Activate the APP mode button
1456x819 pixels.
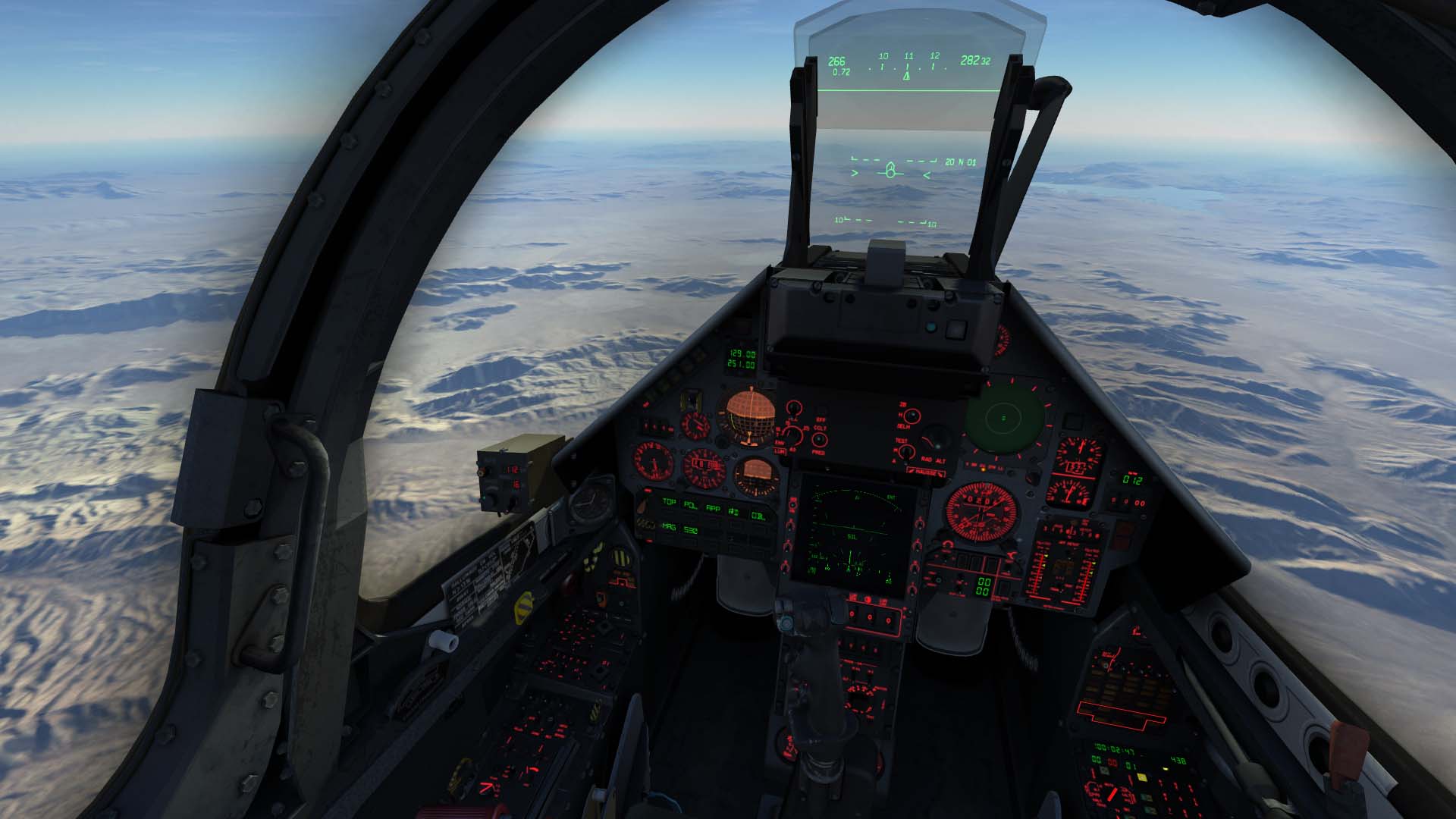(713, 507)
